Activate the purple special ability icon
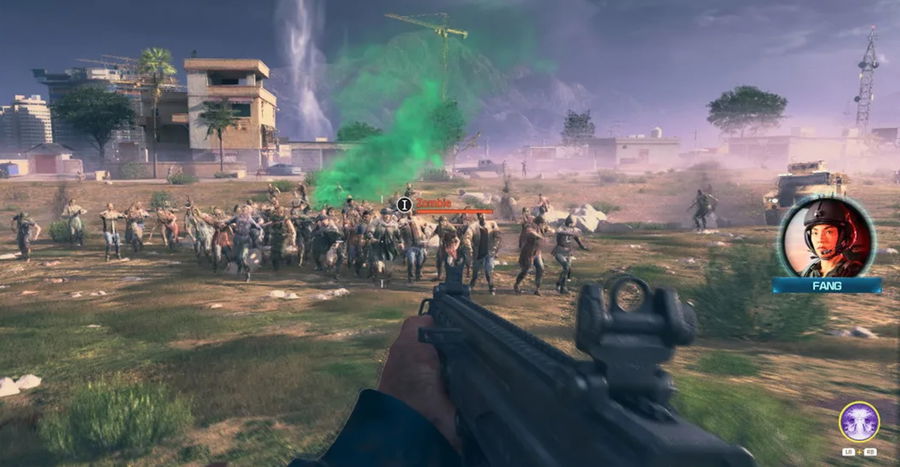The height and width of the screenshot is (467, 900). 858,421
